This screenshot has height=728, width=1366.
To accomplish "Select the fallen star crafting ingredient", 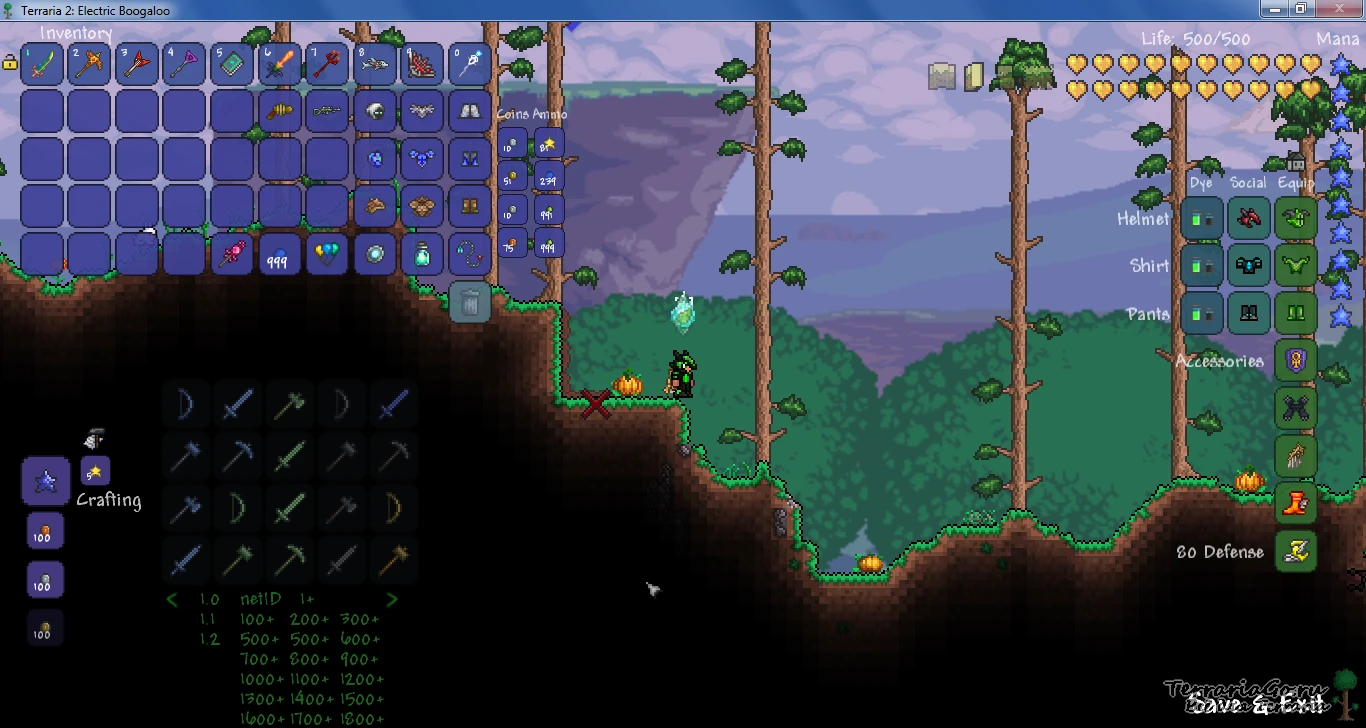I will click(94, 470).
